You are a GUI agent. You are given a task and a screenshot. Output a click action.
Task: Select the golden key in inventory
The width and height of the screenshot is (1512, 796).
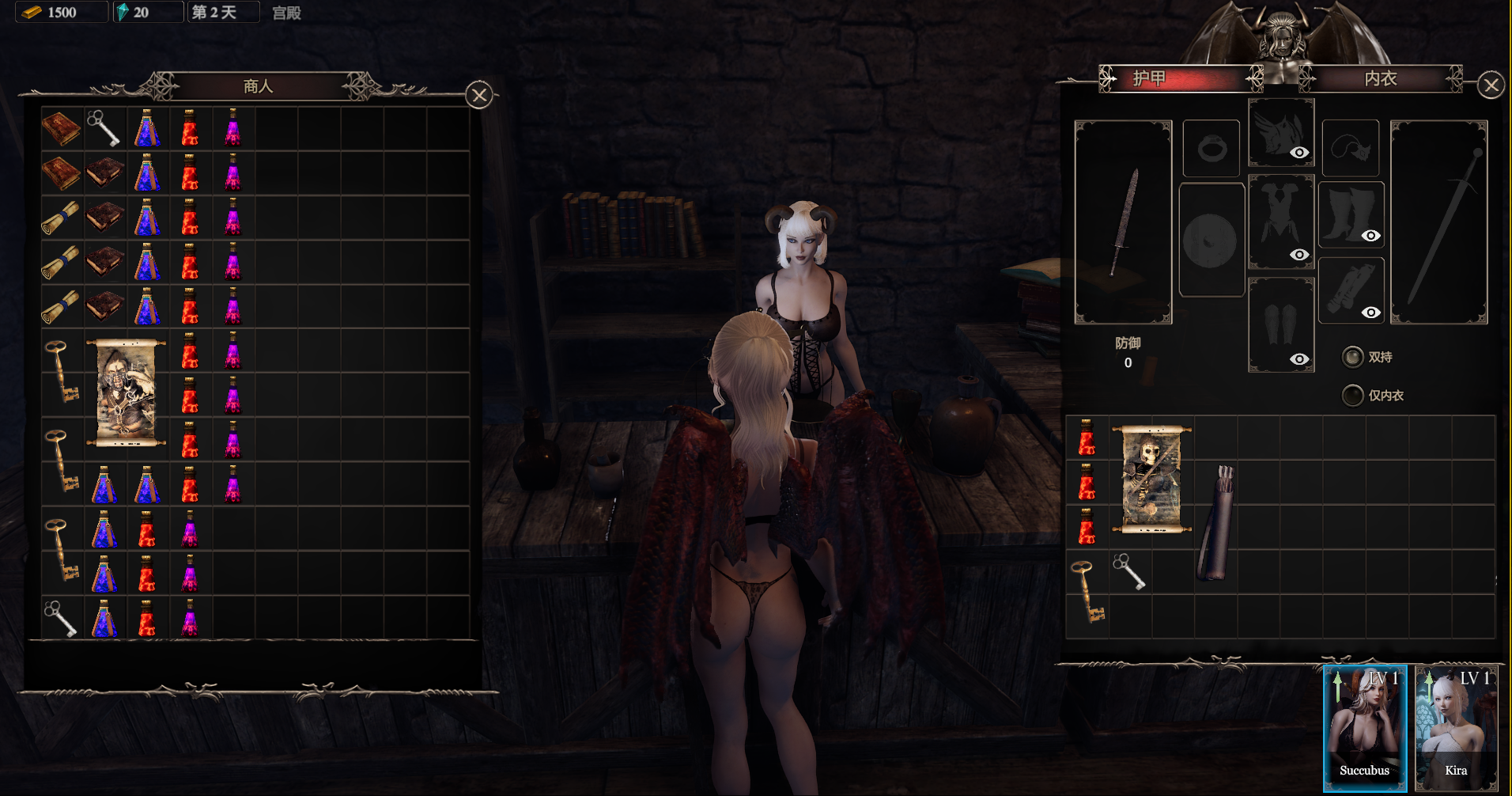pyautogui.click(x=1087, y=592)
